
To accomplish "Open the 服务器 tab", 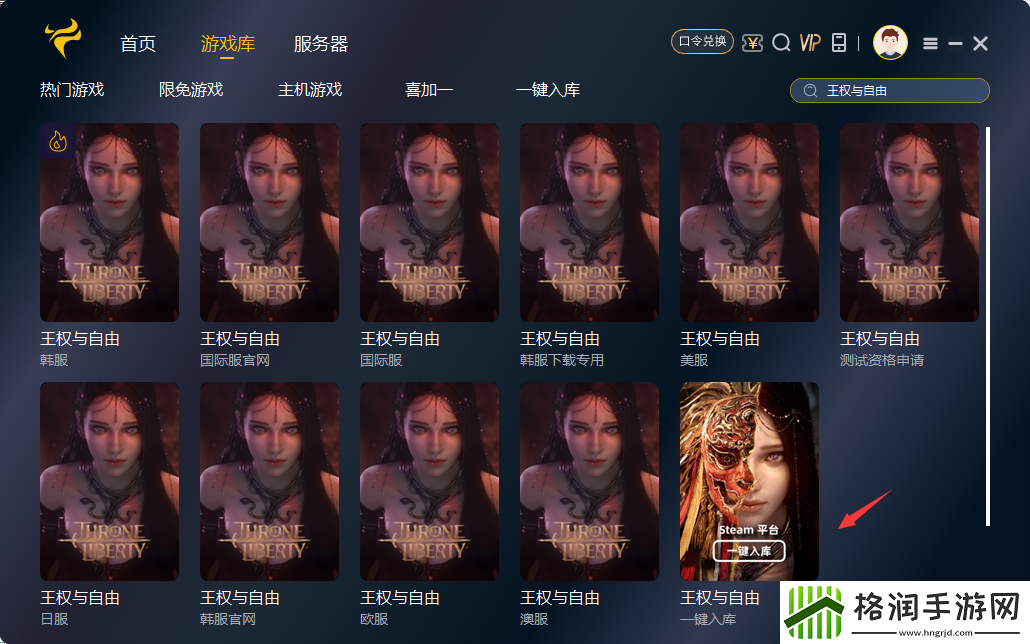I will click(x=321, y=44).
